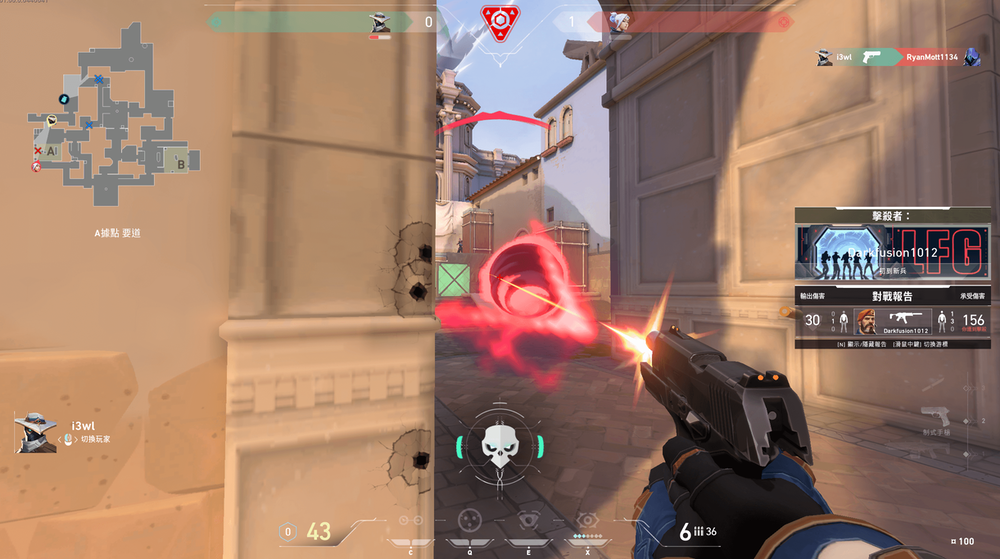Select the left team agent portrait in scorebar

click(380, 22)
